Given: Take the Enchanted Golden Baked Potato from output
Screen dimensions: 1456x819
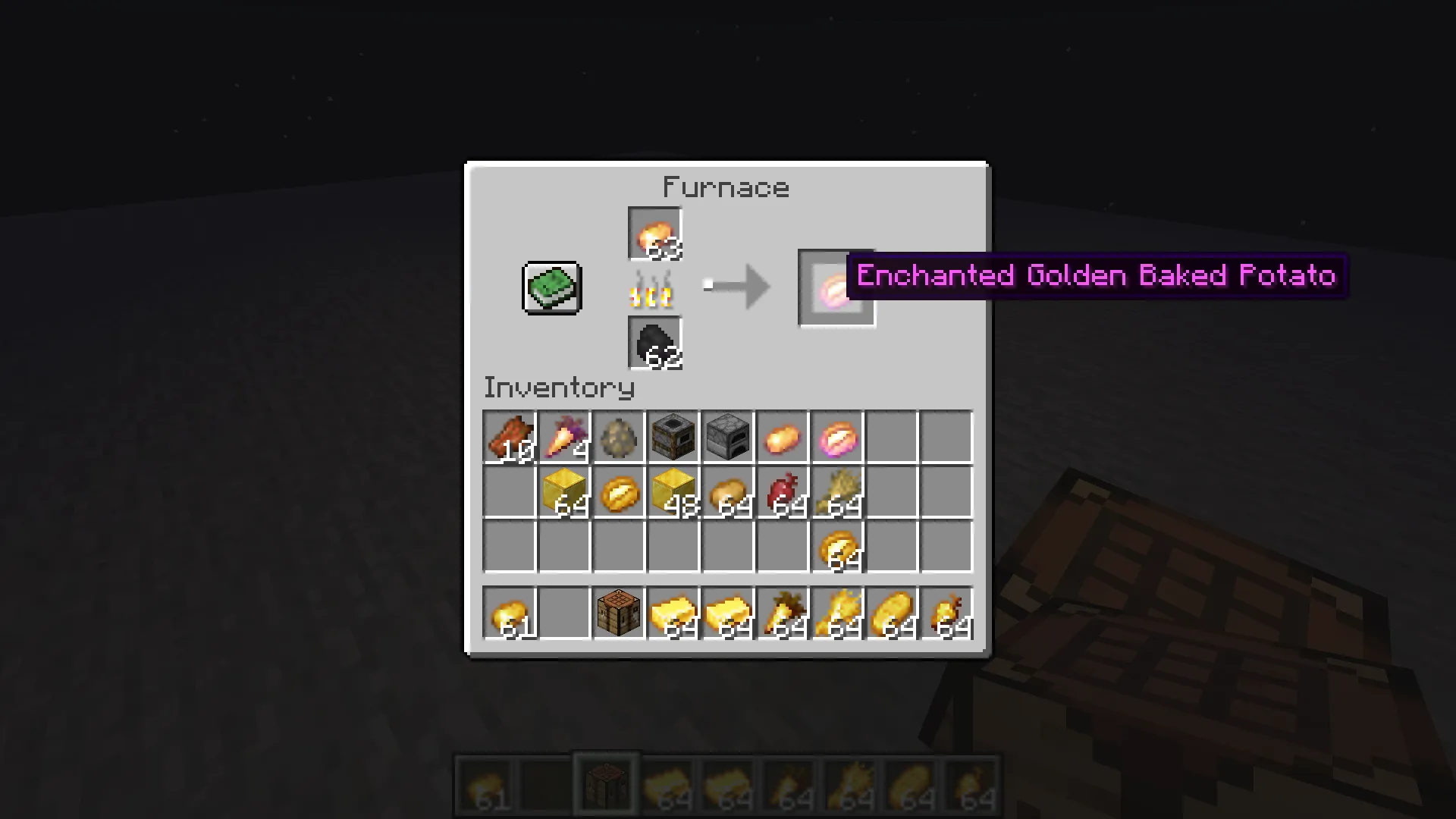Looking at the screenshot, I should point(837,288).
